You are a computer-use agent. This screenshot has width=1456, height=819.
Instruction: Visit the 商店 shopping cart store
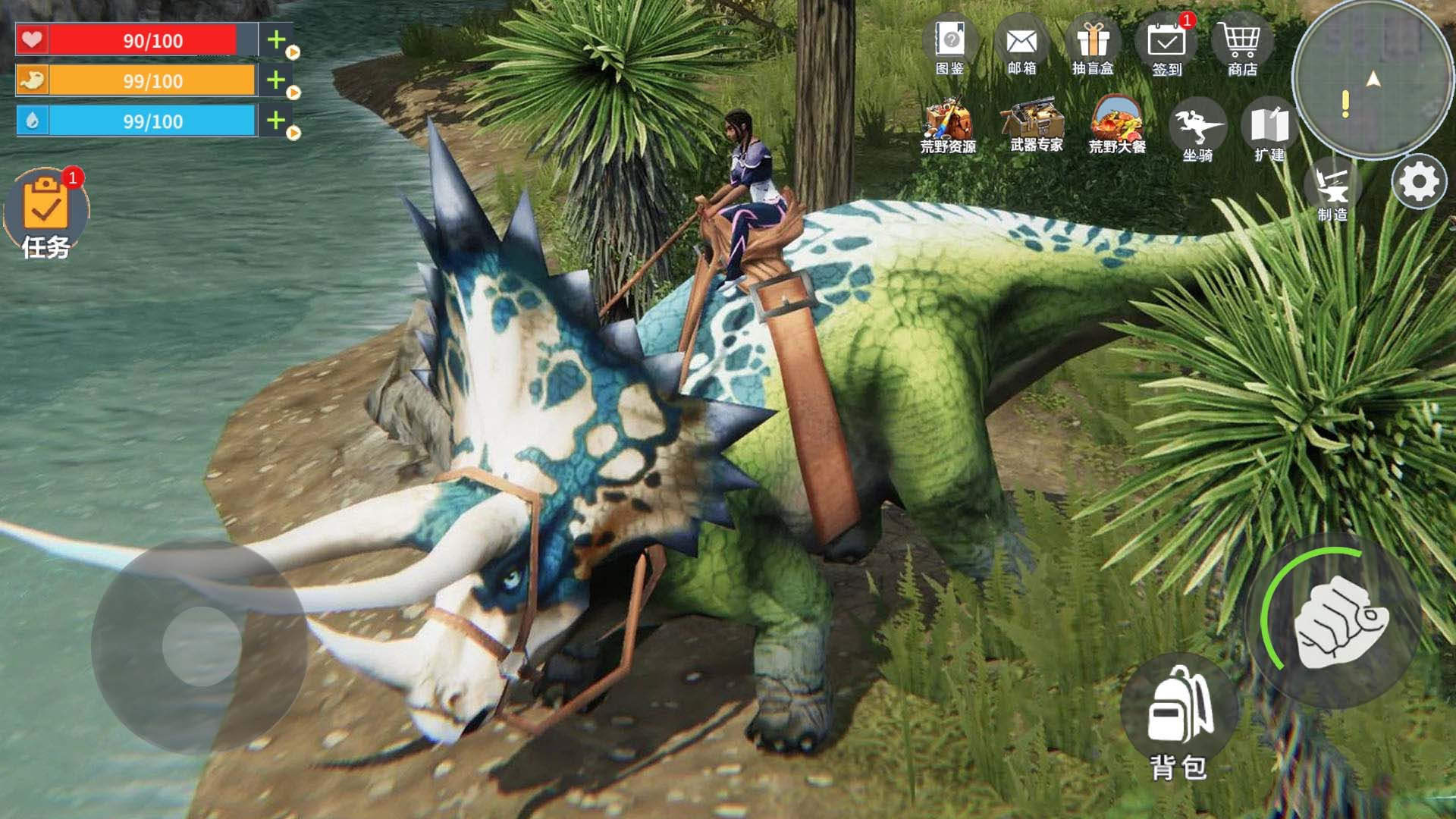(1241, 44)
